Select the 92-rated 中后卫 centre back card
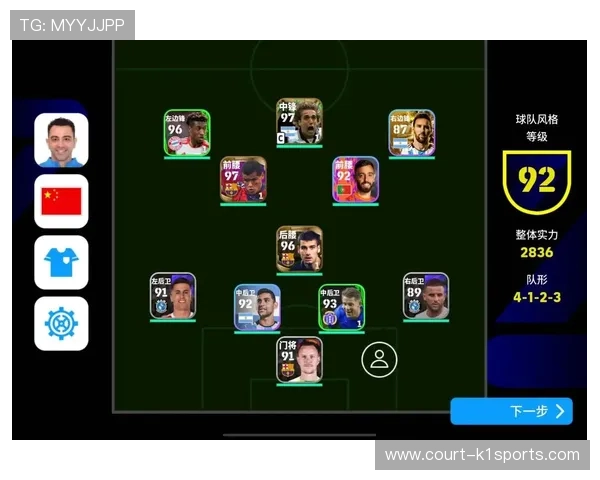This screenshot has height=480, width=600. coord(257,307)
